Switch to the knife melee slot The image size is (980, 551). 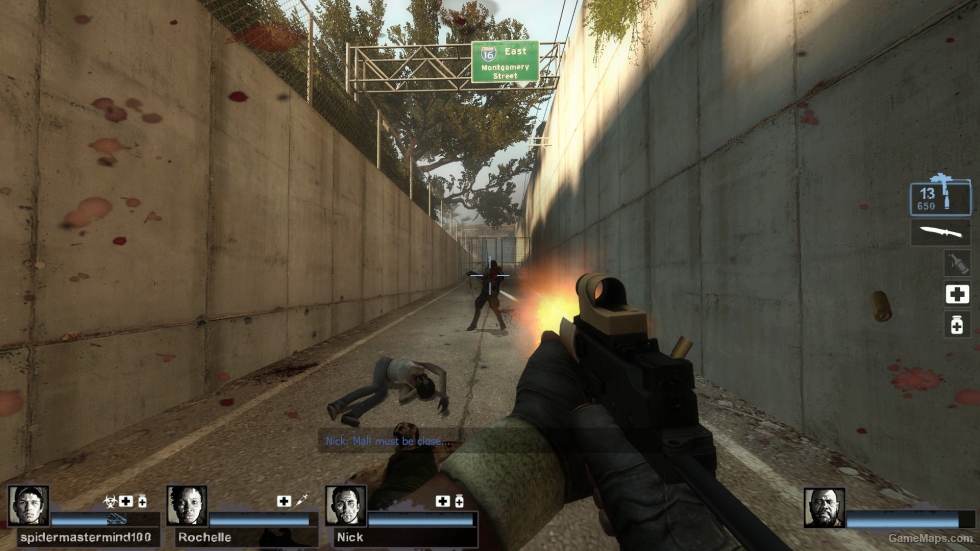[940, 232]
